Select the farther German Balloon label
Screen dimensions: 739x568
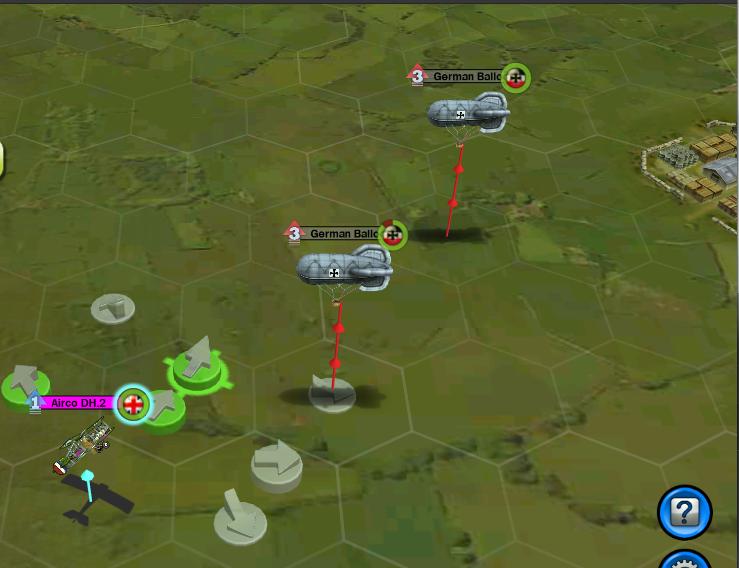click(x=466, y=77)
